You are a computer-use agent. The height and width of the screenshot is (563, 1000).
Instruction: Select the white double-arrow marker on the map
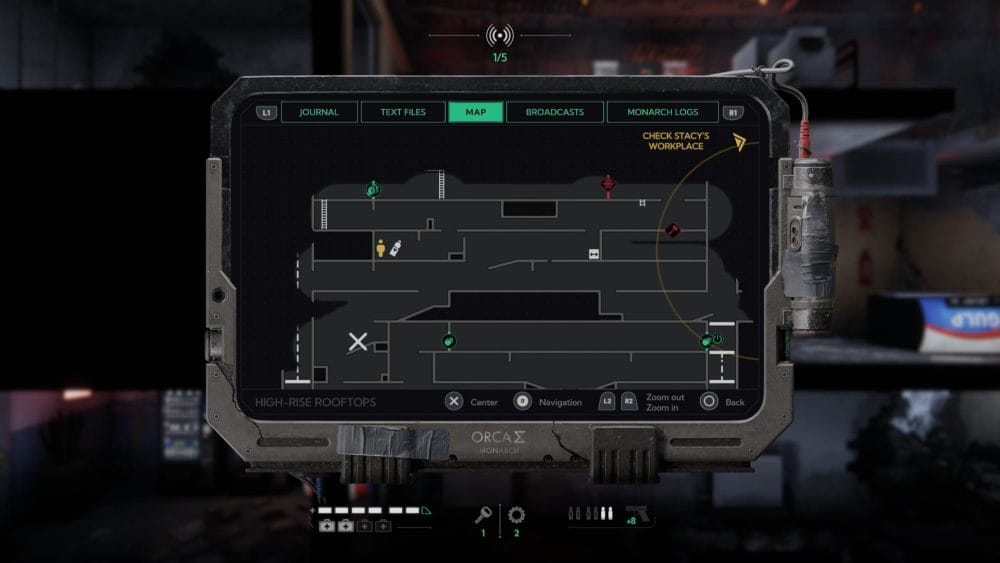(593, 254)
